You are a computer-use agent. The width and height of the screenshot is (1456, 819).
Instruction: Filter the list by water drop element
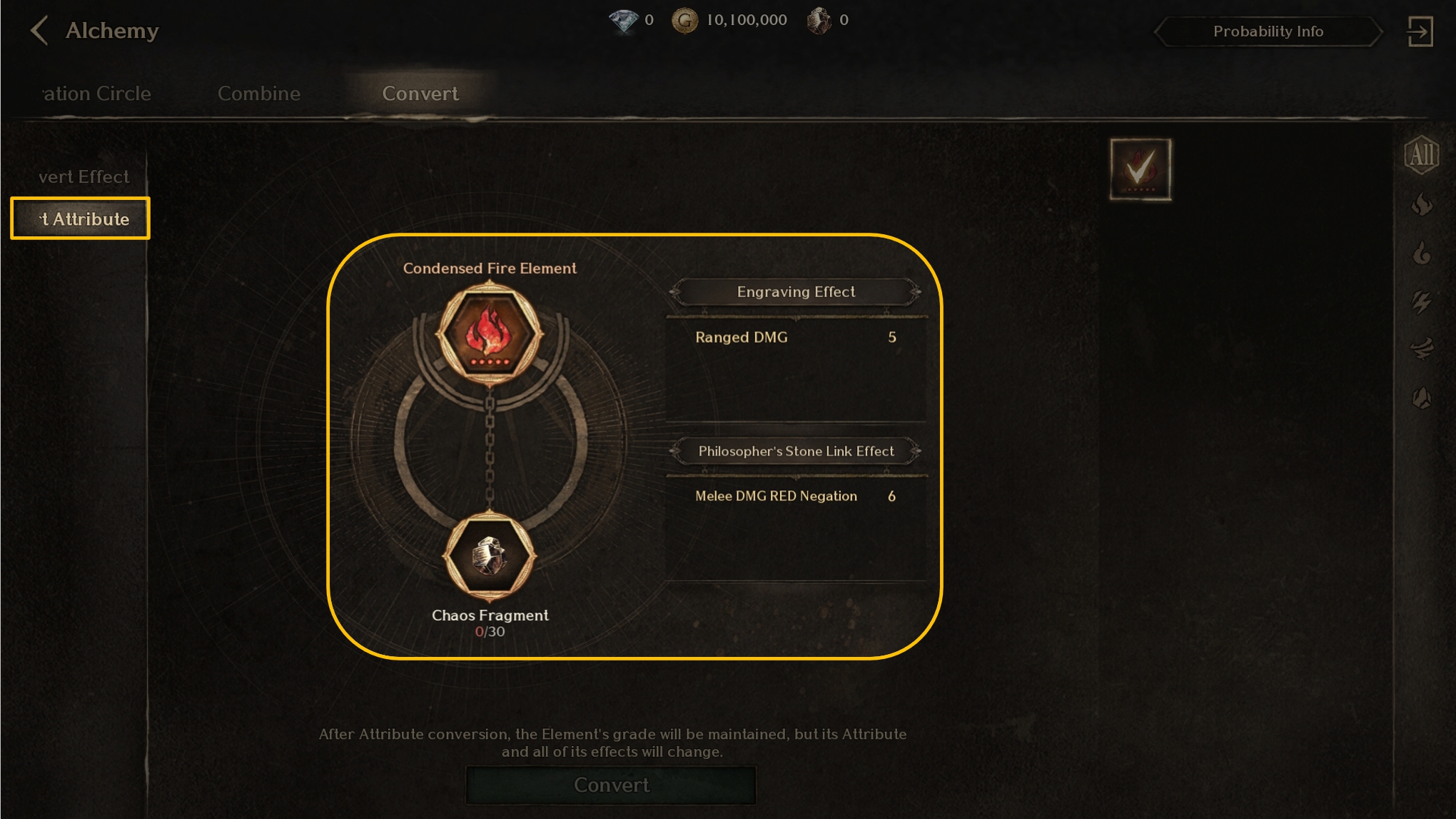pos(1421,253)
